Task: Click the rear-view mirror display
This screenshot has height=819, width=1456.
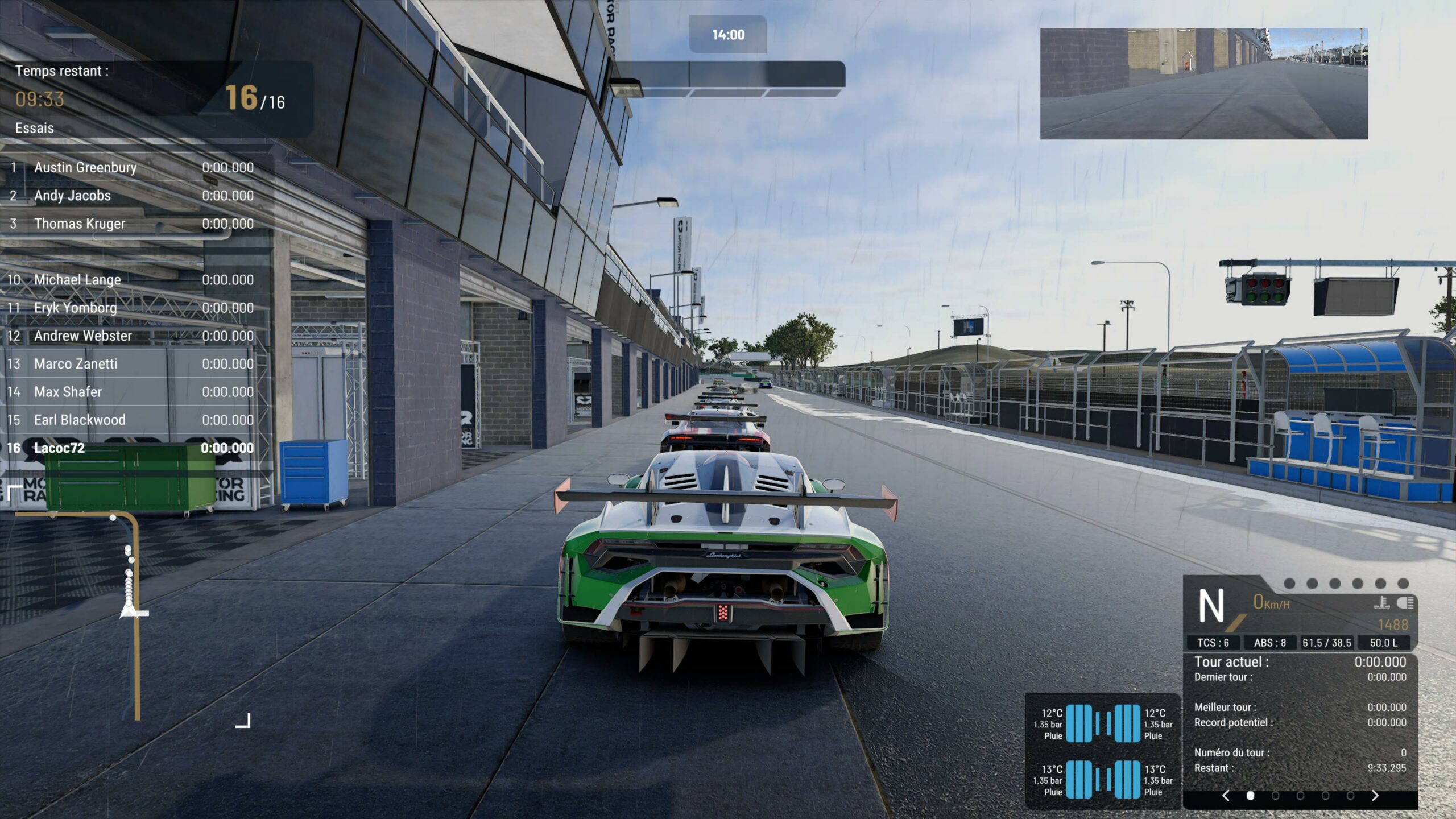Action: tap(1203, 84)
